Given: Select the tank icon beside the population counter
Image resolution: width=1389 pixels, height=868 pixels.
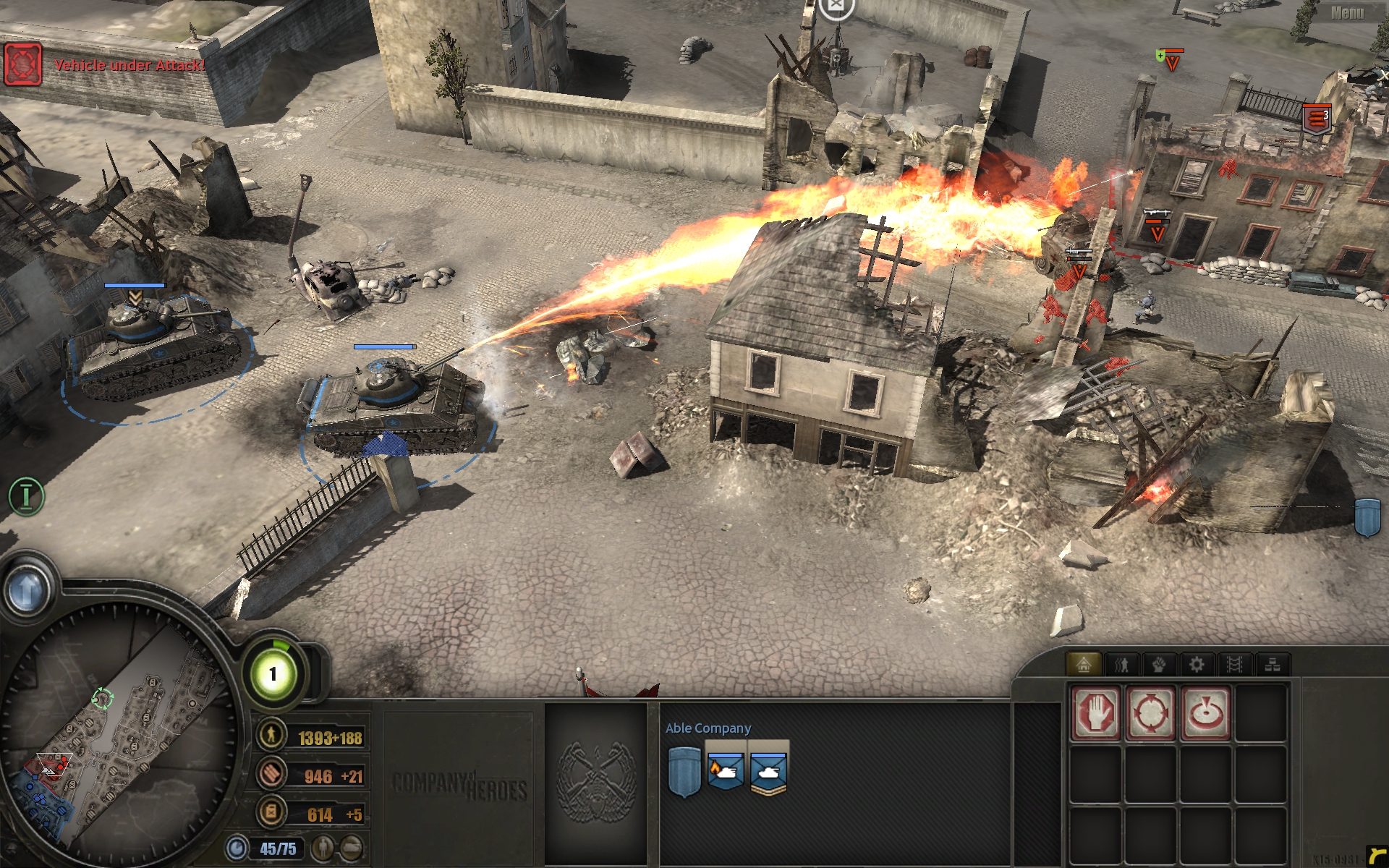Looking at the screenshot, I should coord(352,846).
